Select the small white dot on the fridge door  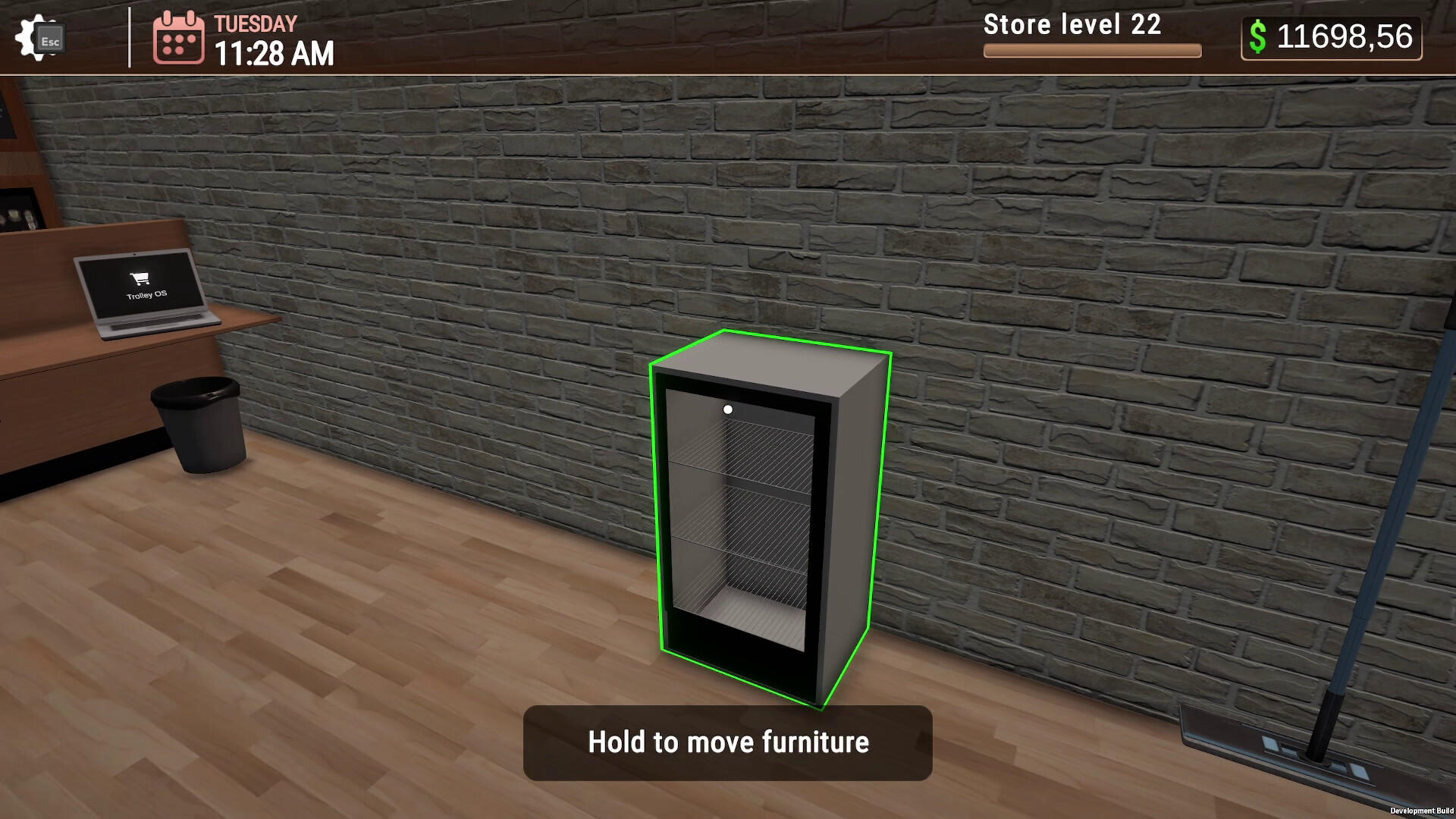pos(730,409)
